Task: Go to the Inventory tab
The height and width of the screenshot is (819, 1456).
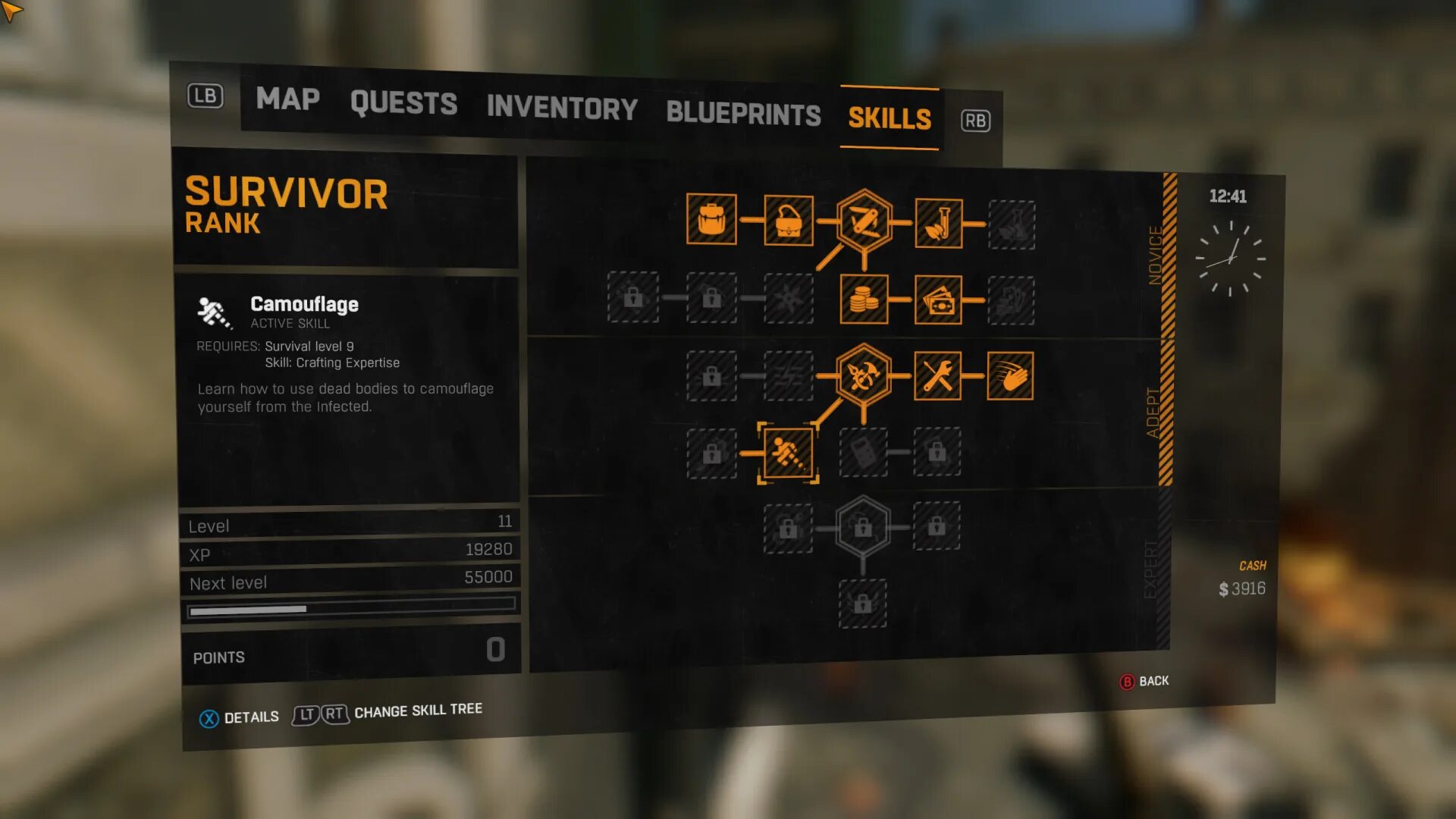Action: click(x=562, y=108)
